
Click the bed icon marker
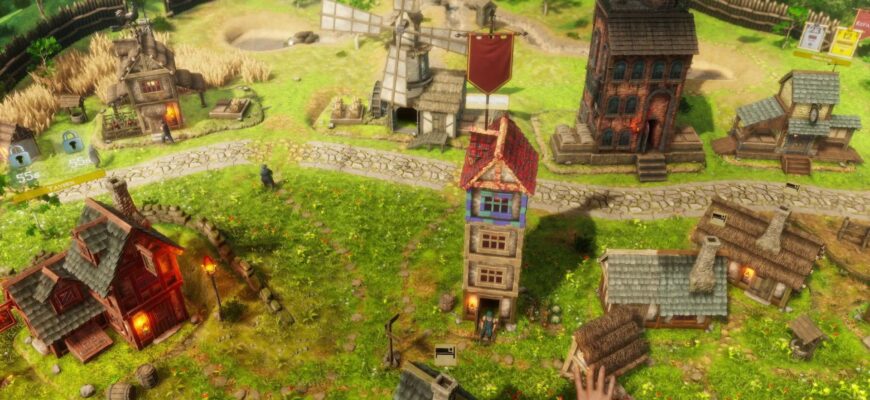[445, 354]
